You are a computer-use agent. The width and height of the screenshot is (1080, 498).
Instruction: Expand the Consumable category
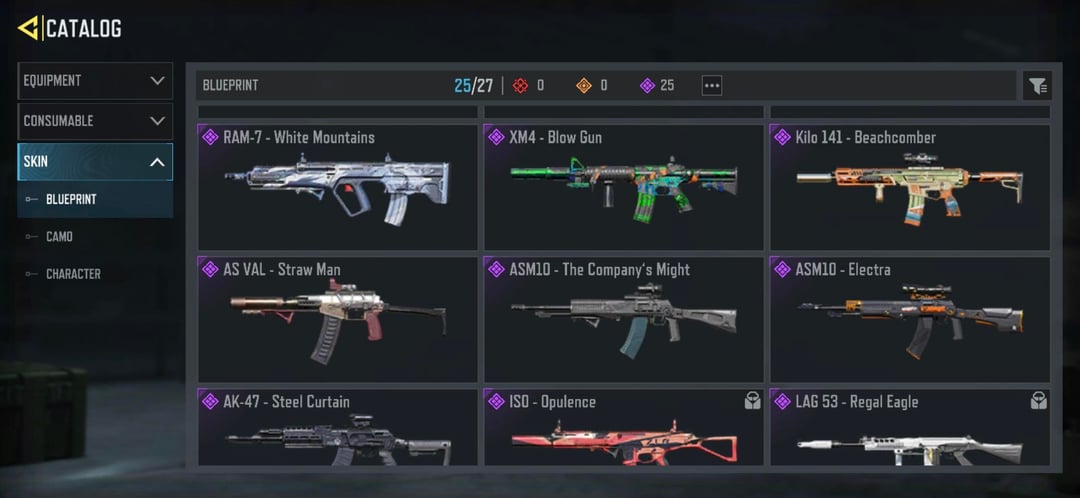click(x=95, y=121)
